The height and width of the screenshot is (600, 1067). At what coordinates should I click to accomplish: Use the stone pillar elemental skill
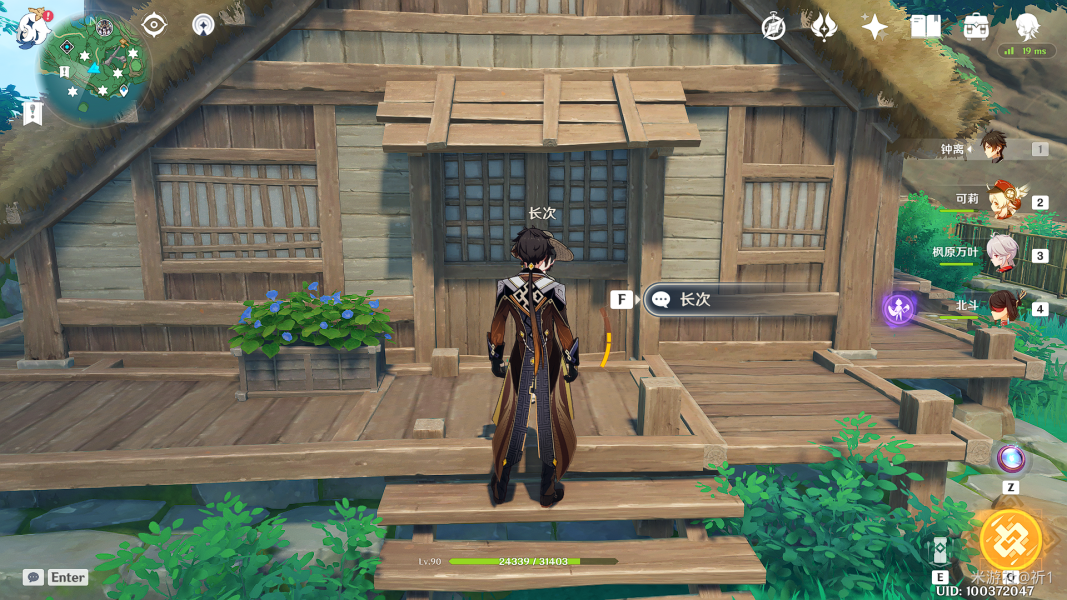coord(940,553)
